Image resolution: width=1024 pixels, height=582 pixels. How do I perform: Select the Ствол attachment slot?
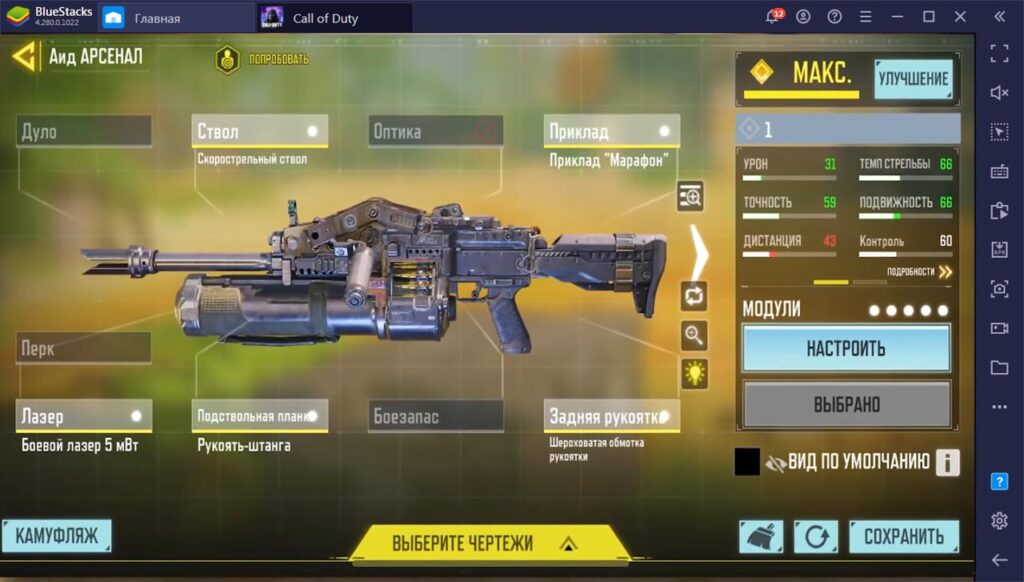[x=259, y=131]
